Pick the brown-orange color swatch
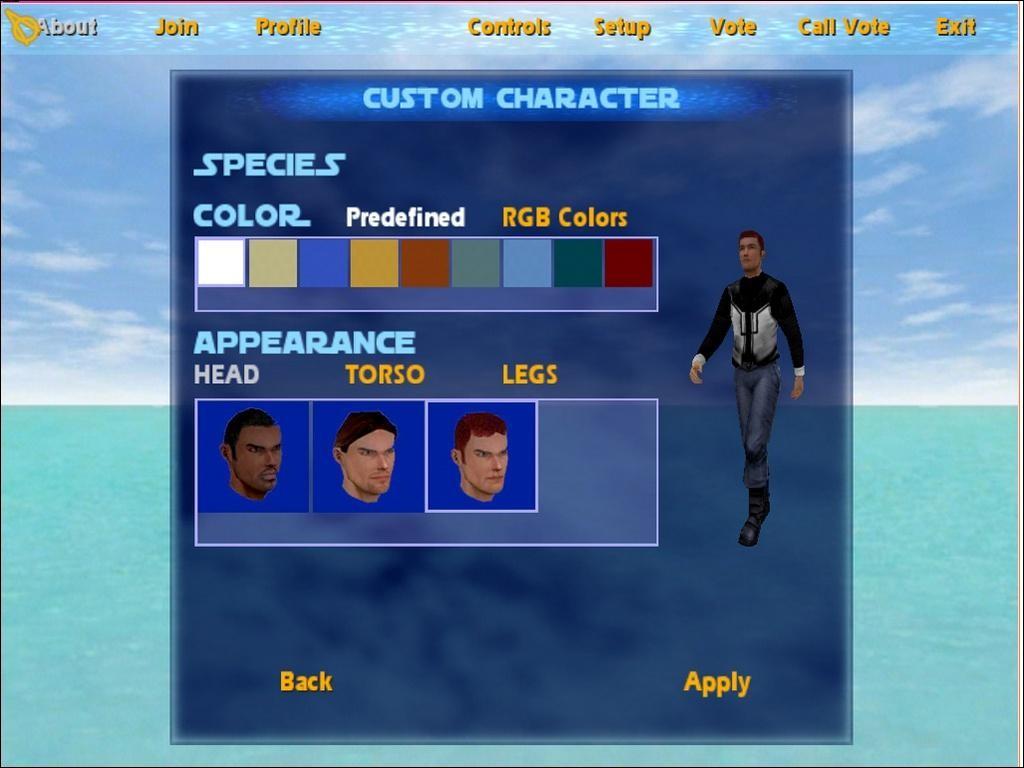 425,263
